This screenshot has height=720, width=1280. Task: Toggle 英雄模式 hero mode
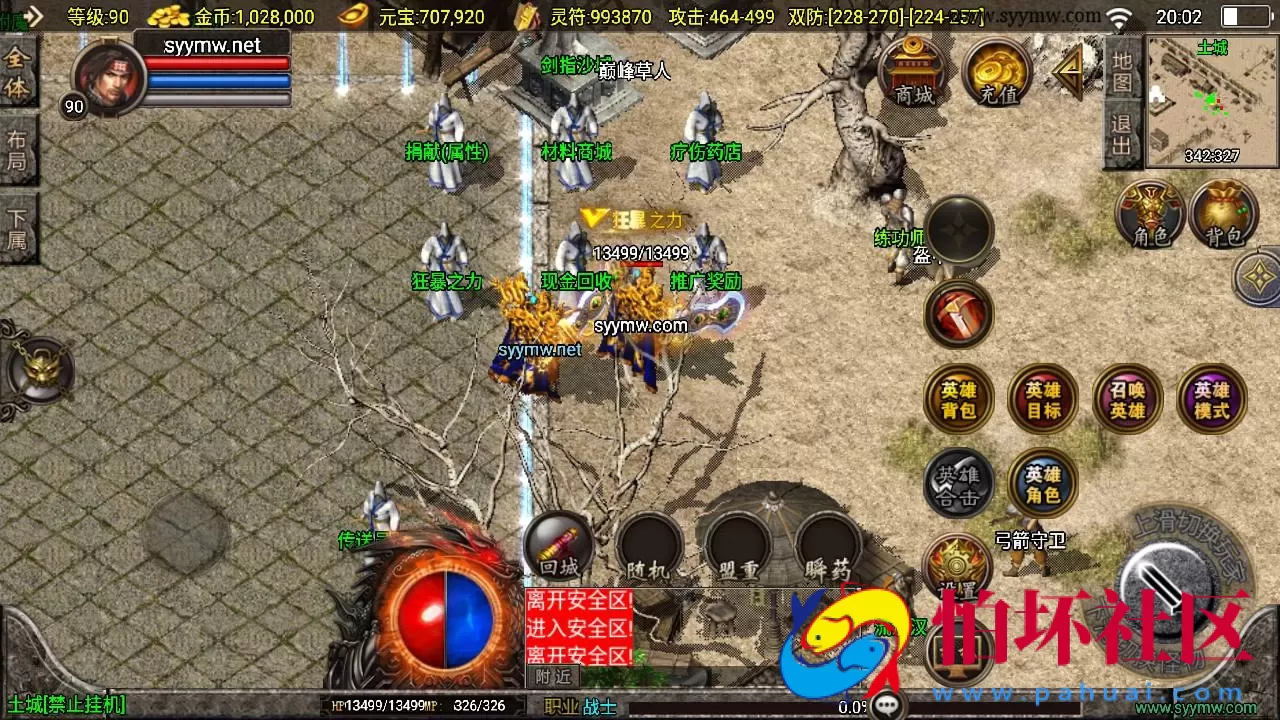coord(1211,398)
